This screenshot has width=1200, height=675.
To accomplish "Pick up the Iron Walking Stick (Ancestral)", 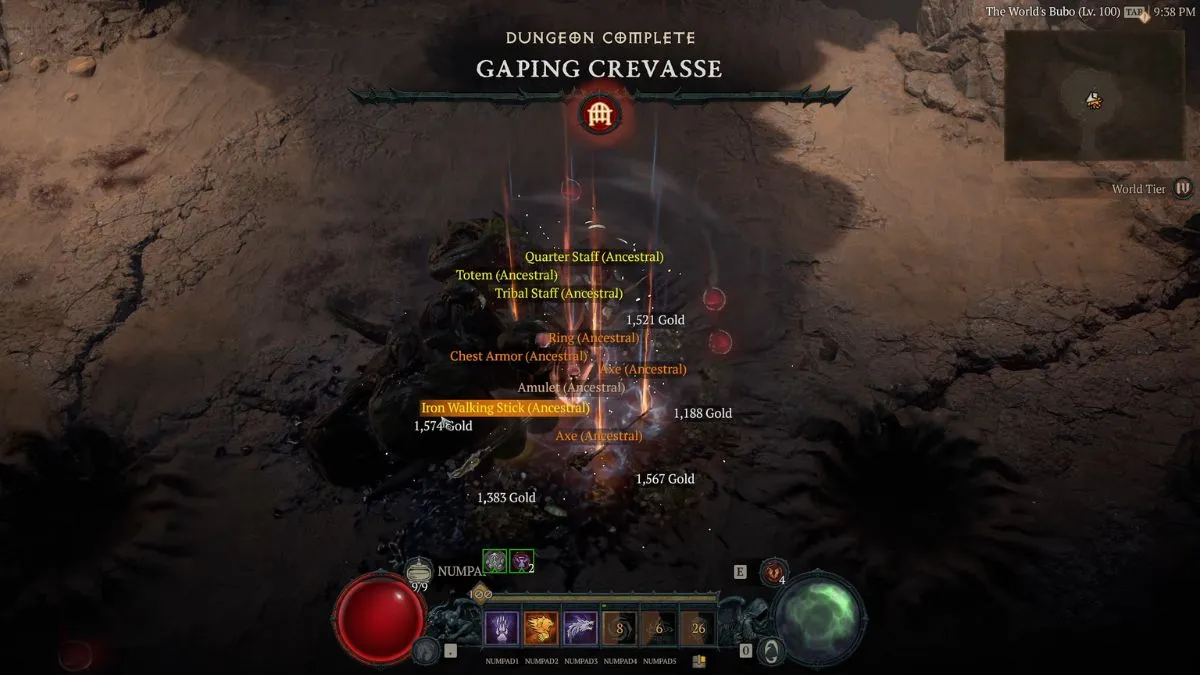I will (x=505, y=408).
